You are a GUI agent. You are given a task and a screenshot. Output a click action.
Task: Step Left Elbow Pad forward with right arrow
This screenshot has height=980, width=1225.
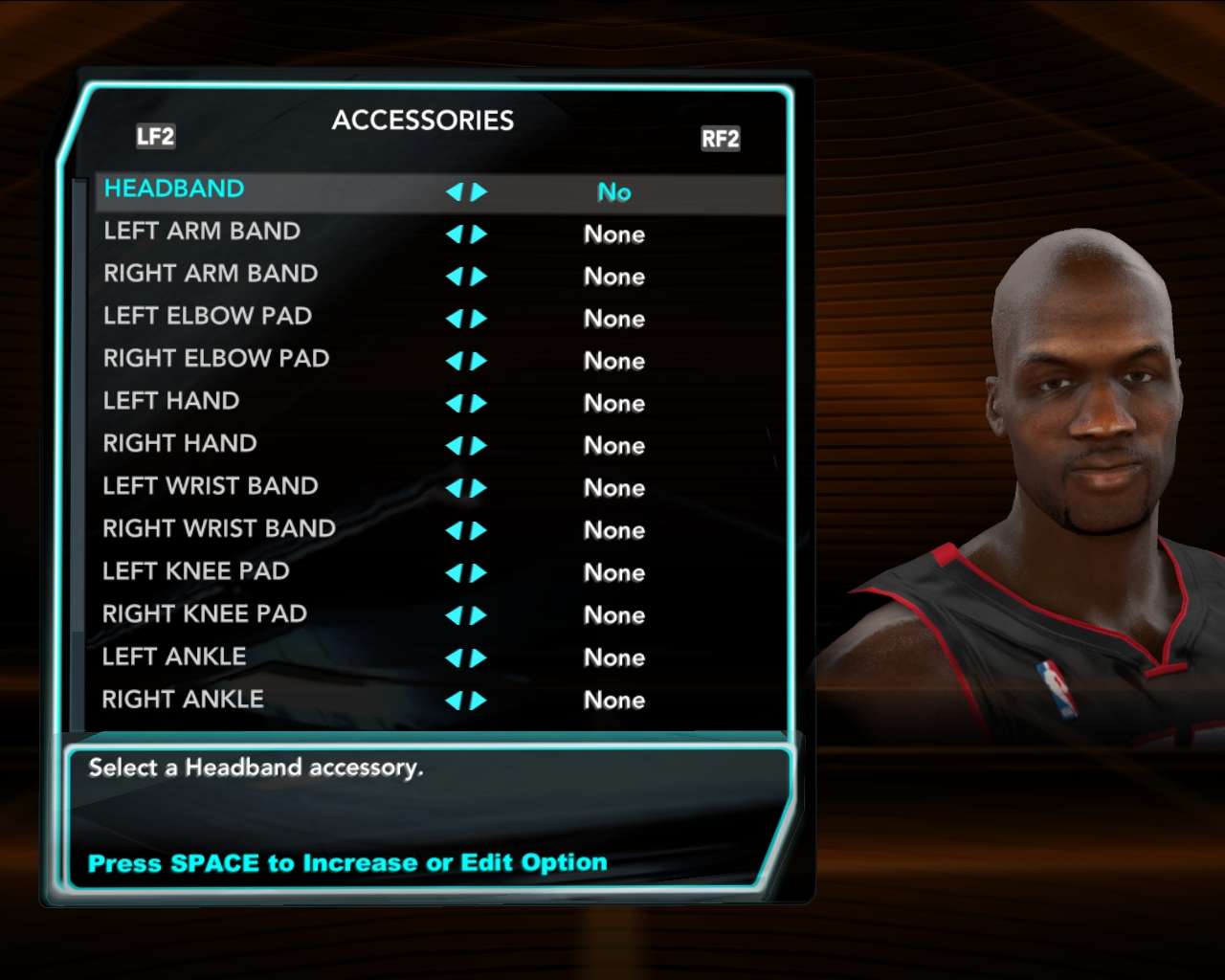(x=479, y=319)
